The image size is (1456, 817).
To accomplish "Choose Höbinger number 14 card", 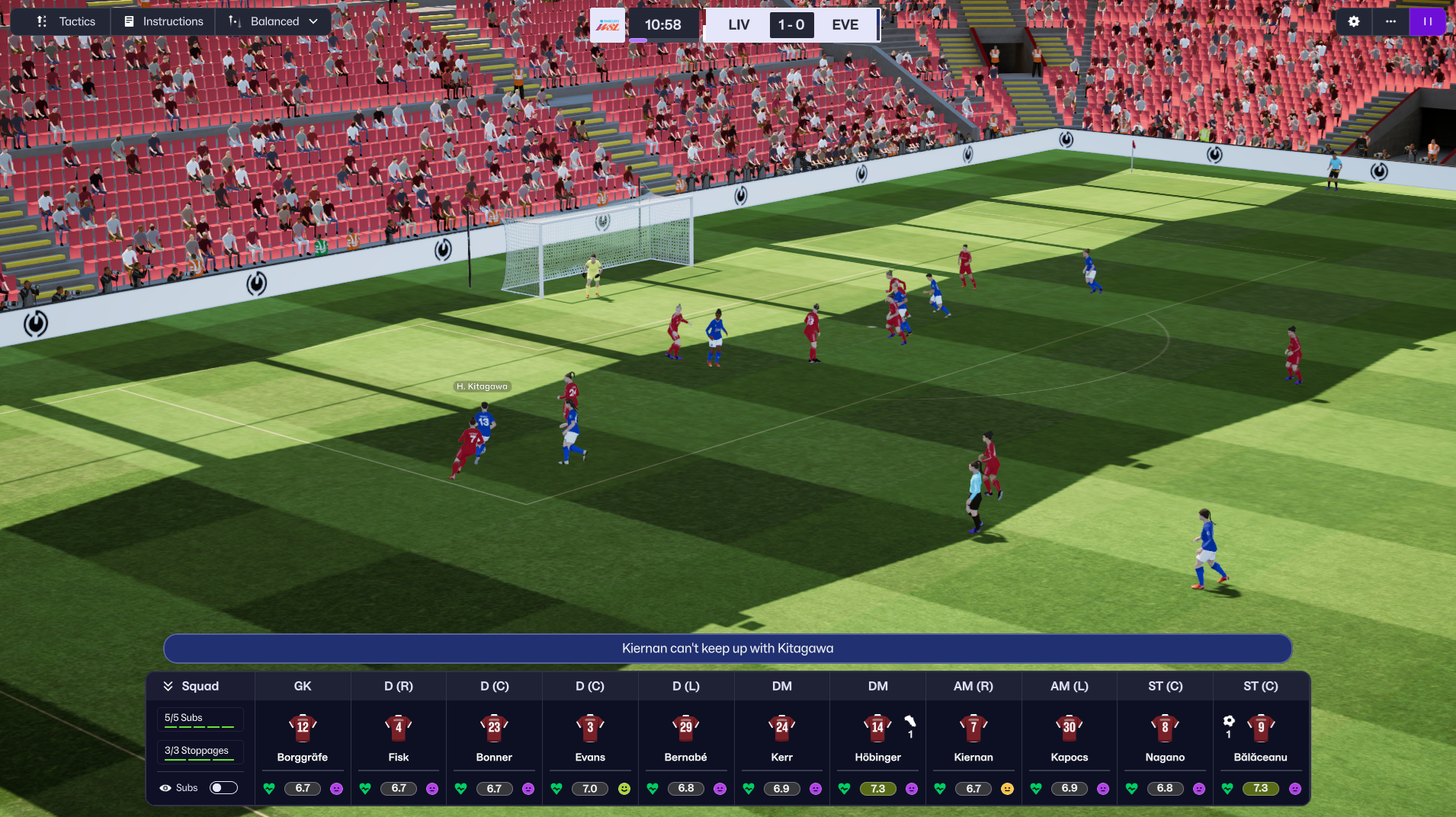I will [877, 738].
